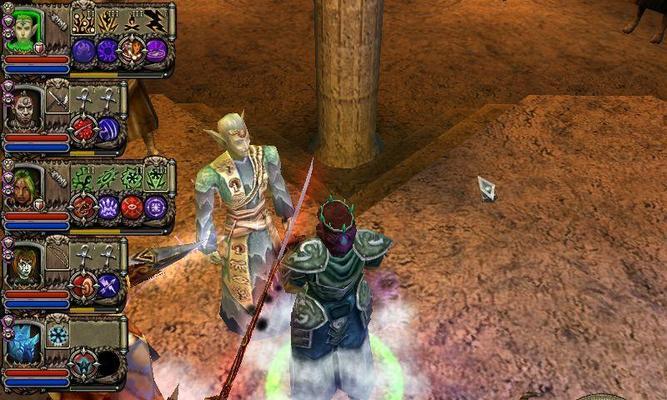Activate the purple claw power orb
Image resolution: width=667 pixels, height=400 pixels.
coord(108,206)
